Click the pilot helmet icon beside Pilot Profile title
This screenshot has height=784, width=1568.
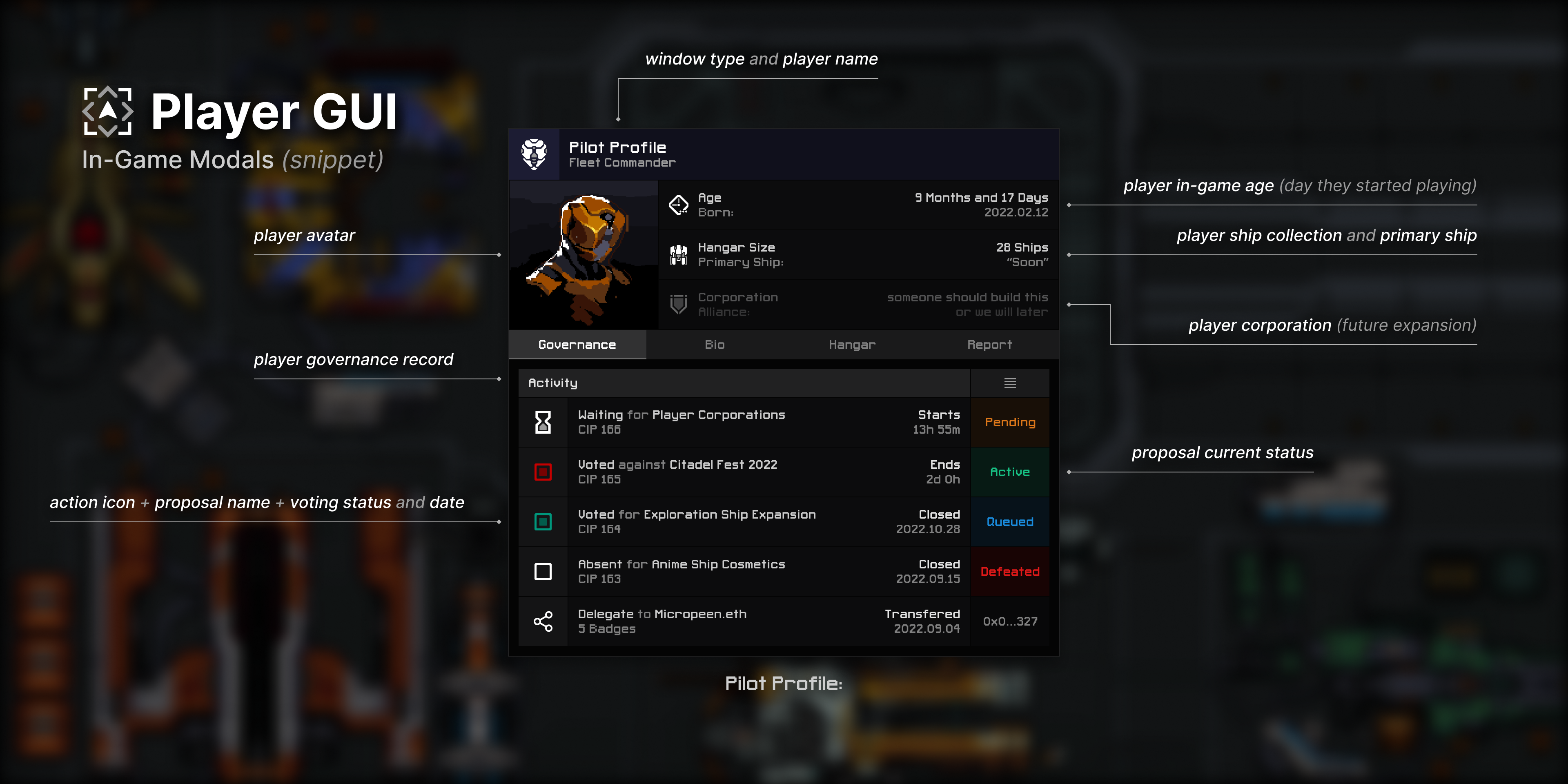point(534,154)
